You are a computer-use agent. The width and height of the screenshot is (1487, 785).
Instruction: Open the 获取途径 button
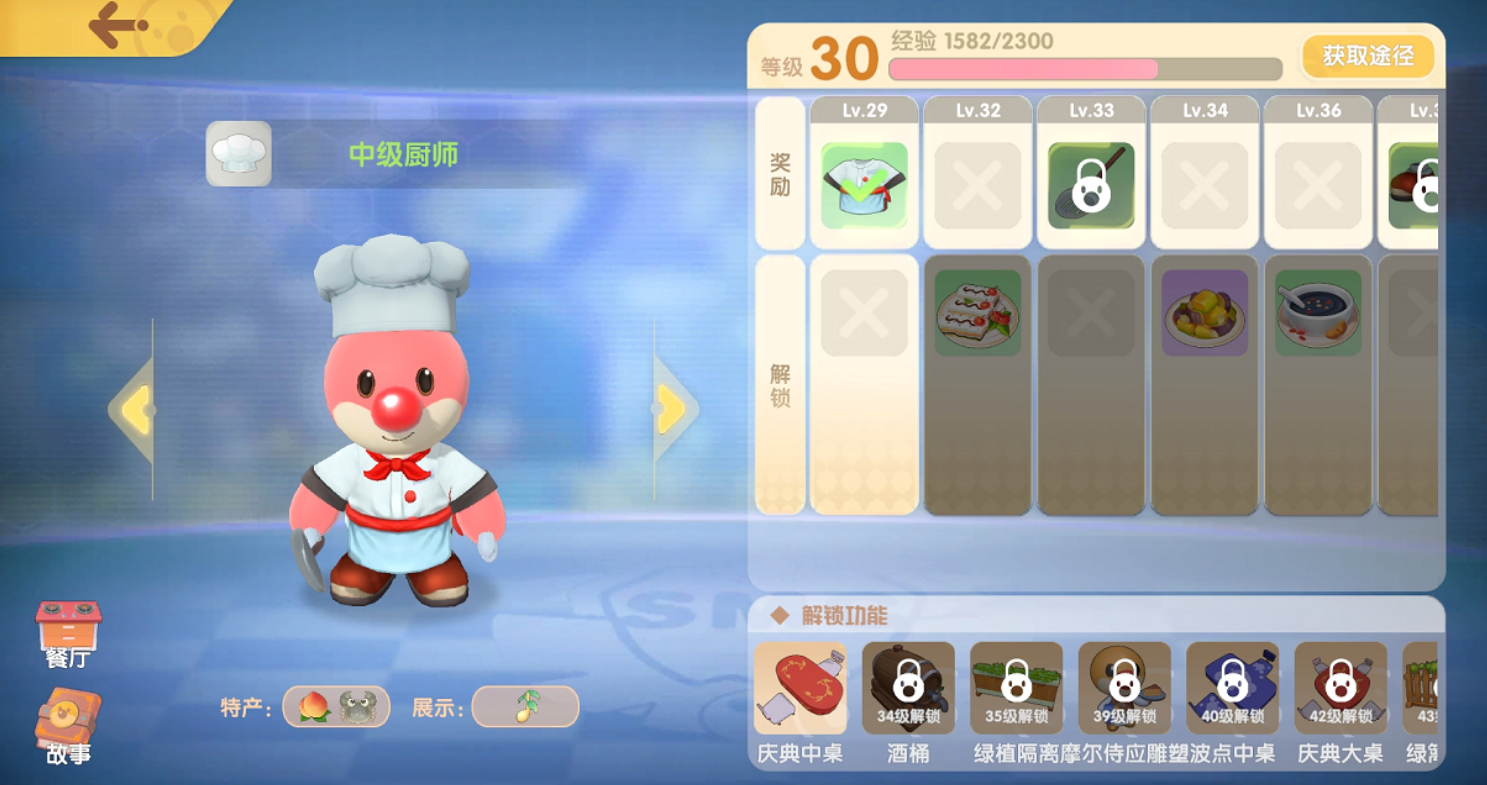pos(1367,57)
